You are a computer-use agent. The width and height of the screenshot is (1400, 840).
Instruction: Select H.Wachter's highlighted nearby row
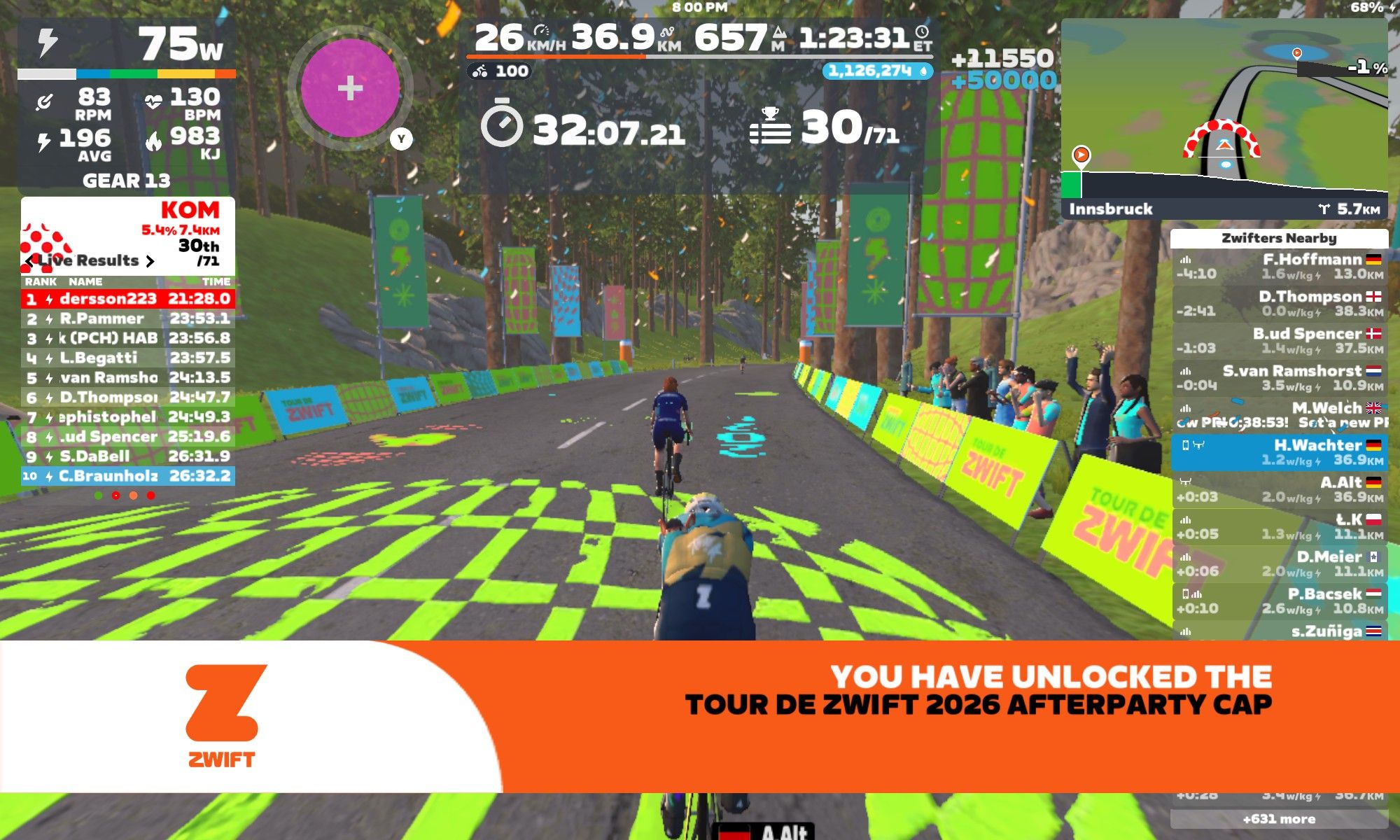[x=1279, y=452]
